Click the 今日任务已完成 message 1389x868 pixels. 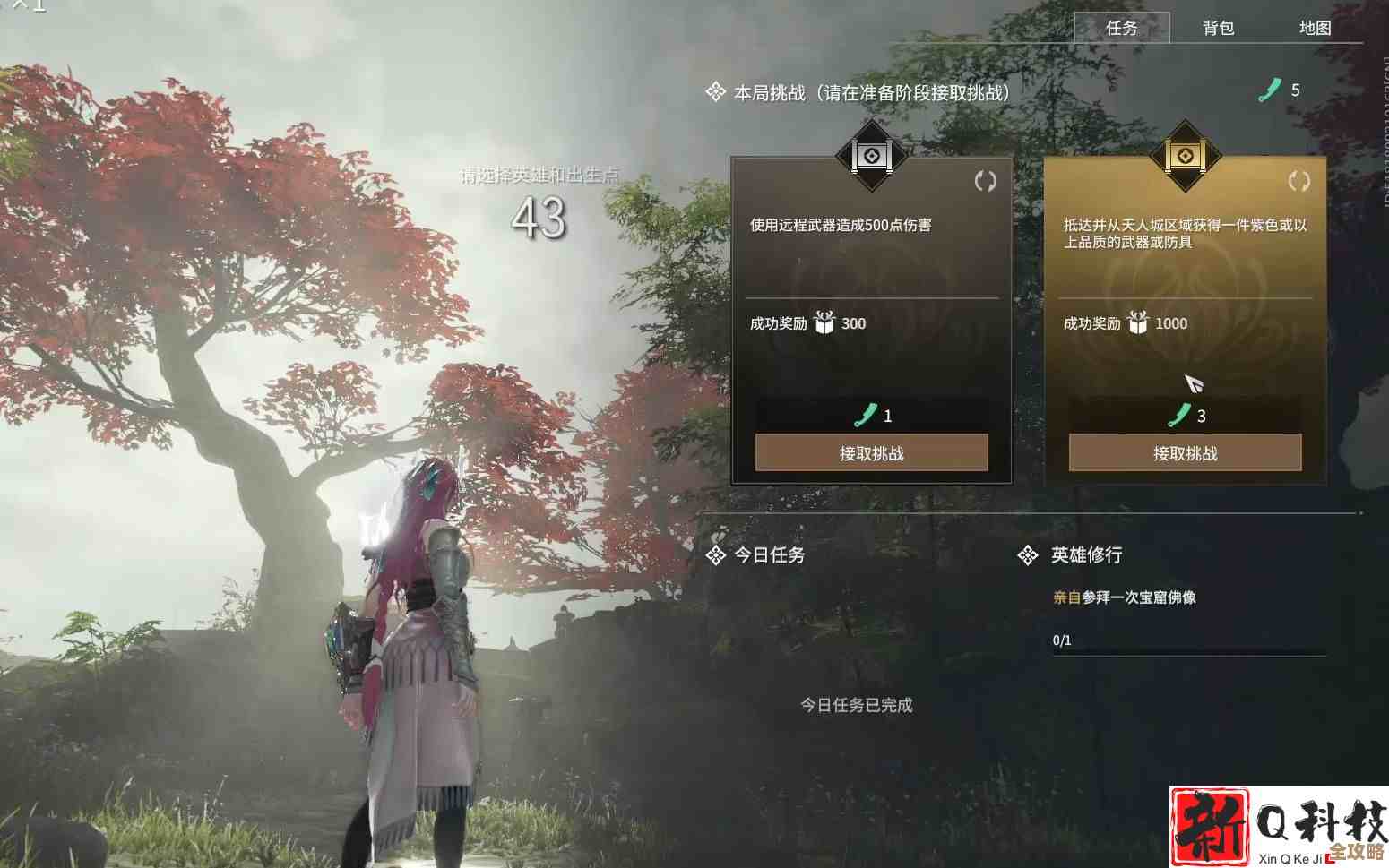click(x=857, y=706)
